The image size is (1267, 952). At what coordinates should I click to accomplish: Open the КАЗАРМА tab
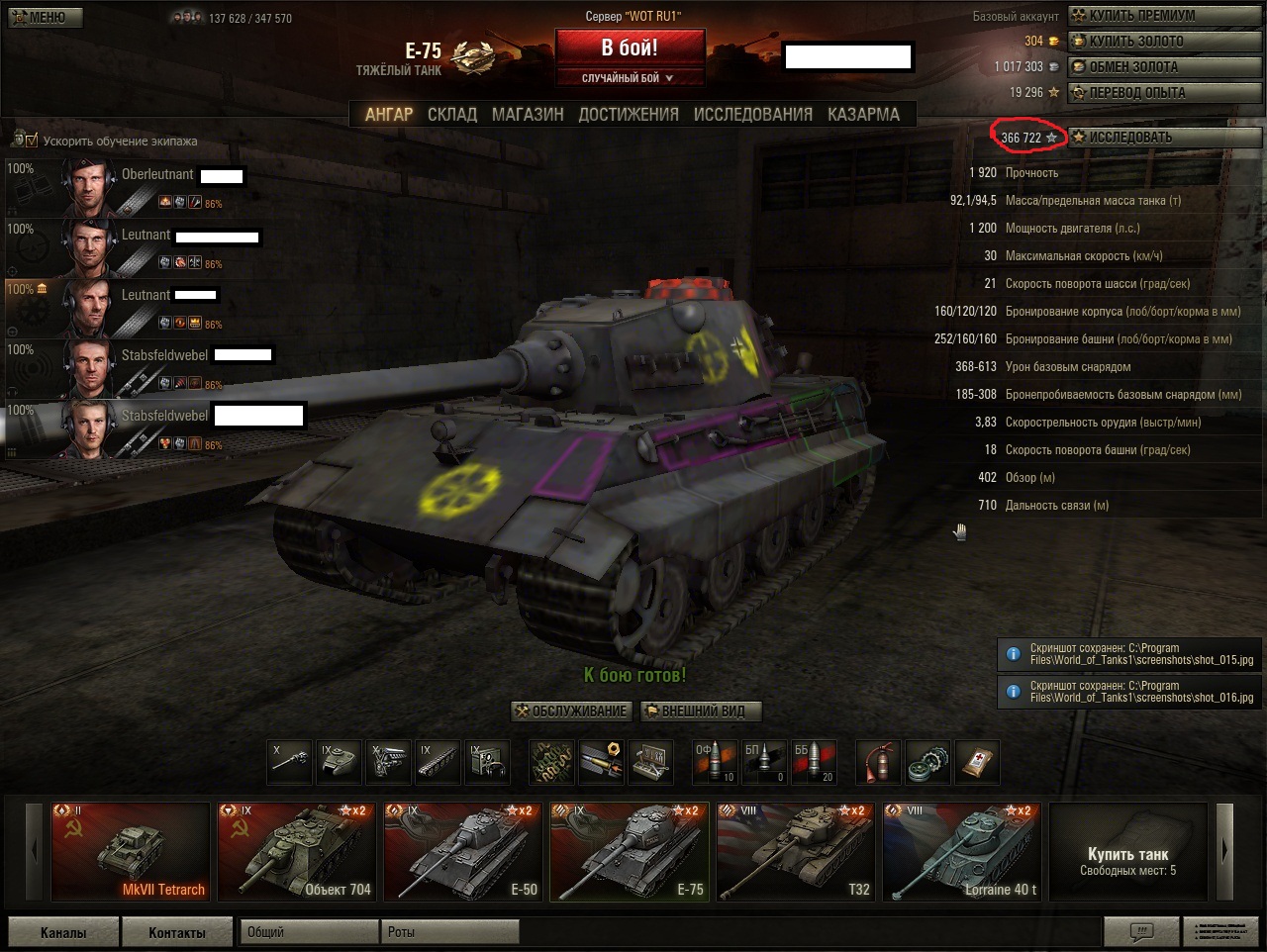[863, 115]
